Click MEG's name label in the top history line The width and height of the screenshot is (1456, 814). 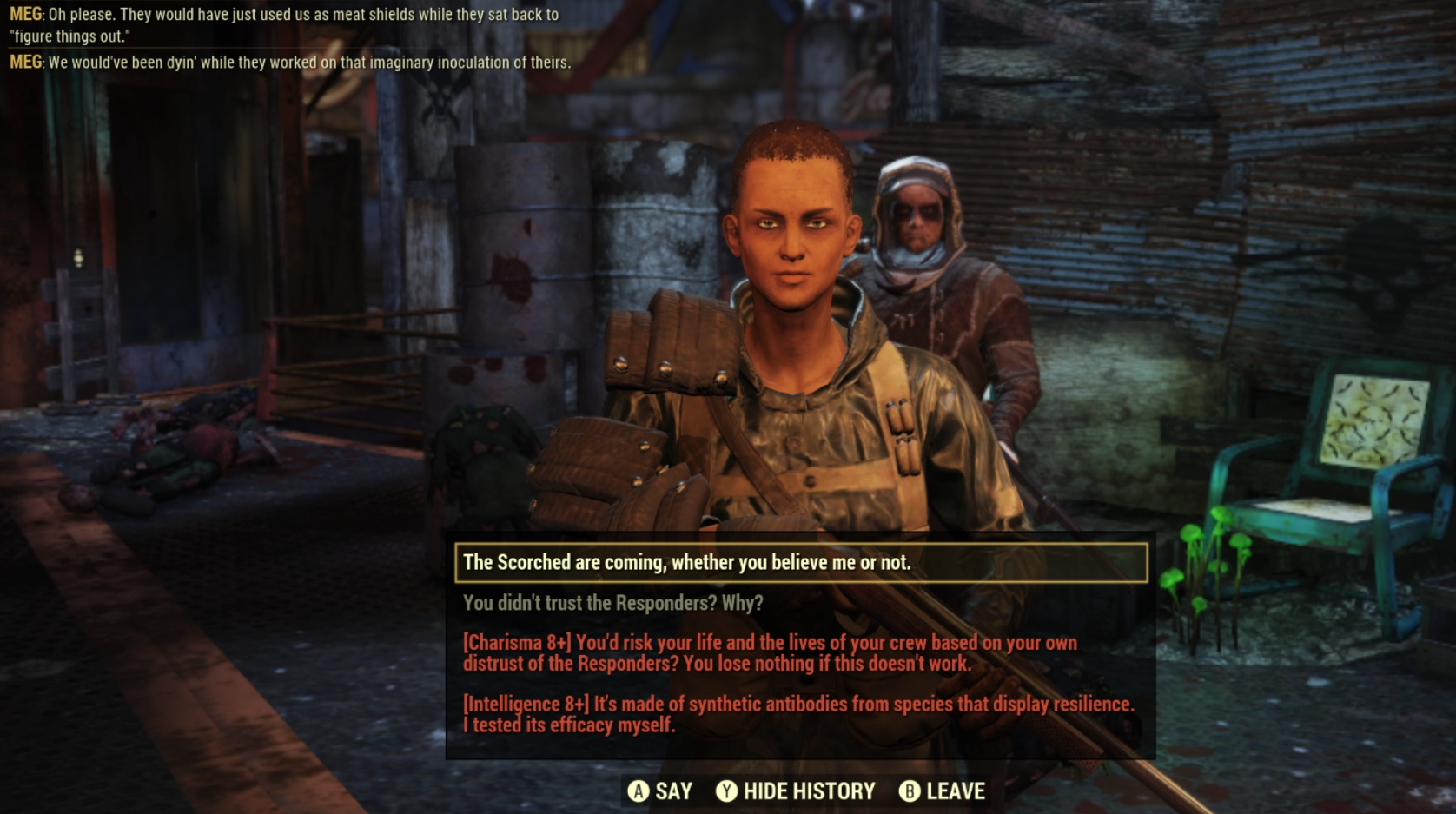click(22, 12)
